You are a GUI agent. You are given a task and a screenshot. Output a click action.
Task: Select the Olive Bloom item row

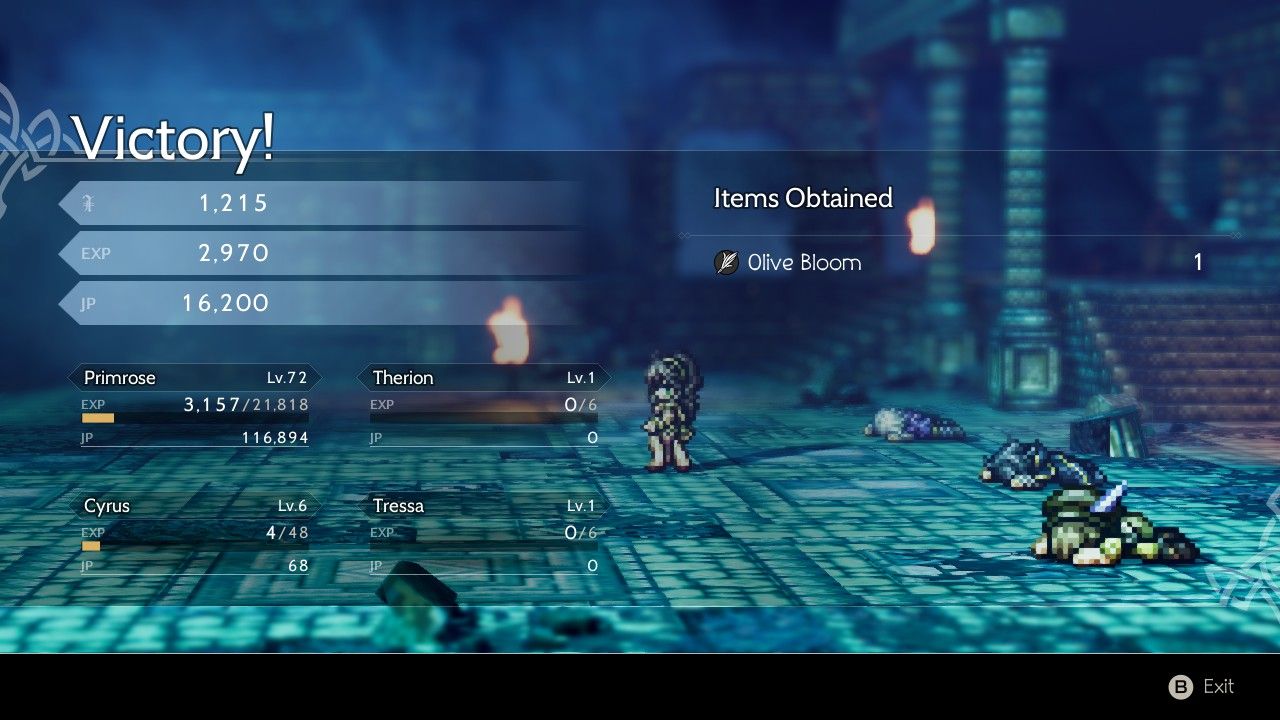coord(958,263)
